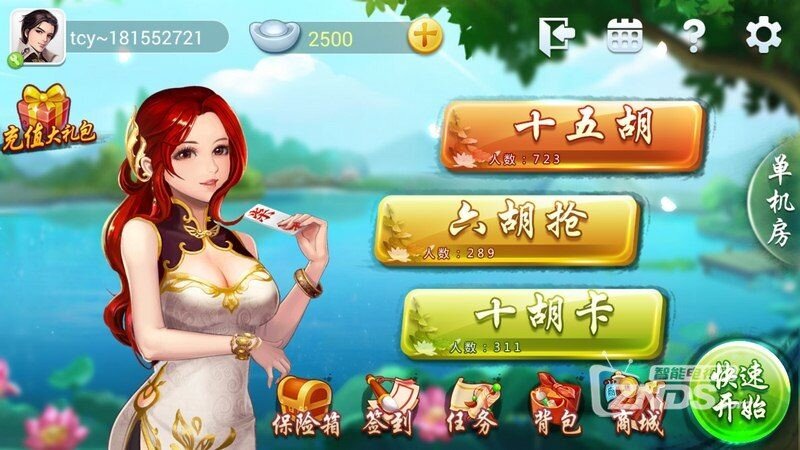Choose the 六胡抢 game mode
Viewport: 800px width, 450px height.
[x=507, y=229]
